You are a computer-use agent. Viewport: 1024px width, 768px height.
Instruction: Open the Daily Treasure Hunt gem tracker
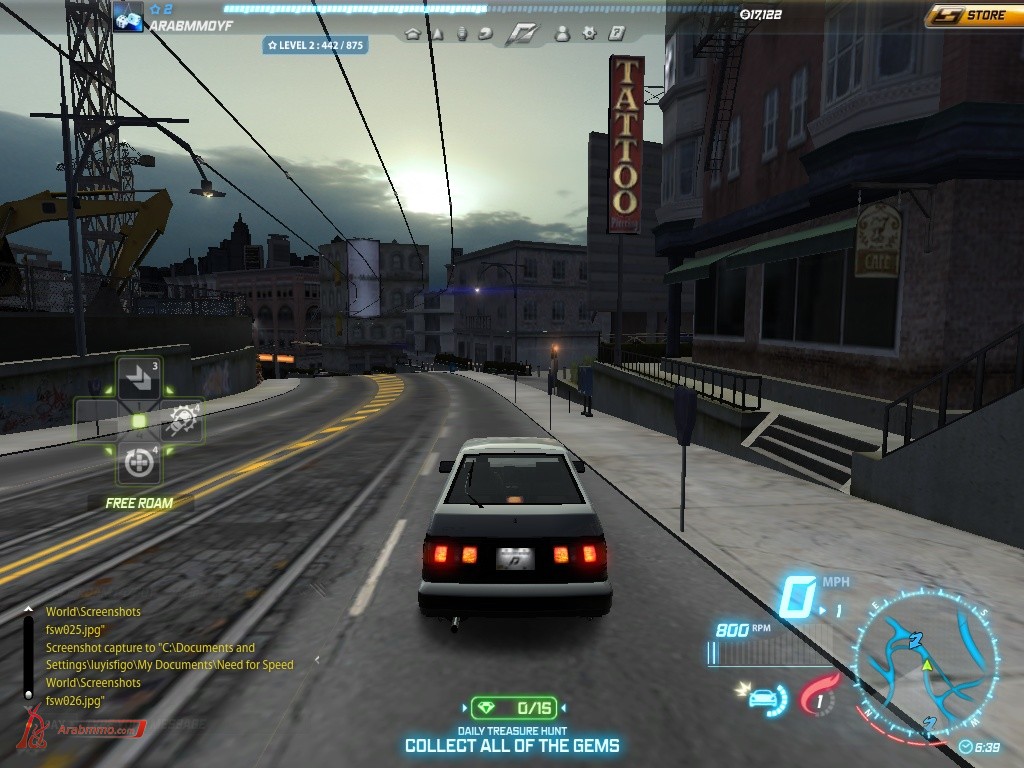tap(513, 708)
